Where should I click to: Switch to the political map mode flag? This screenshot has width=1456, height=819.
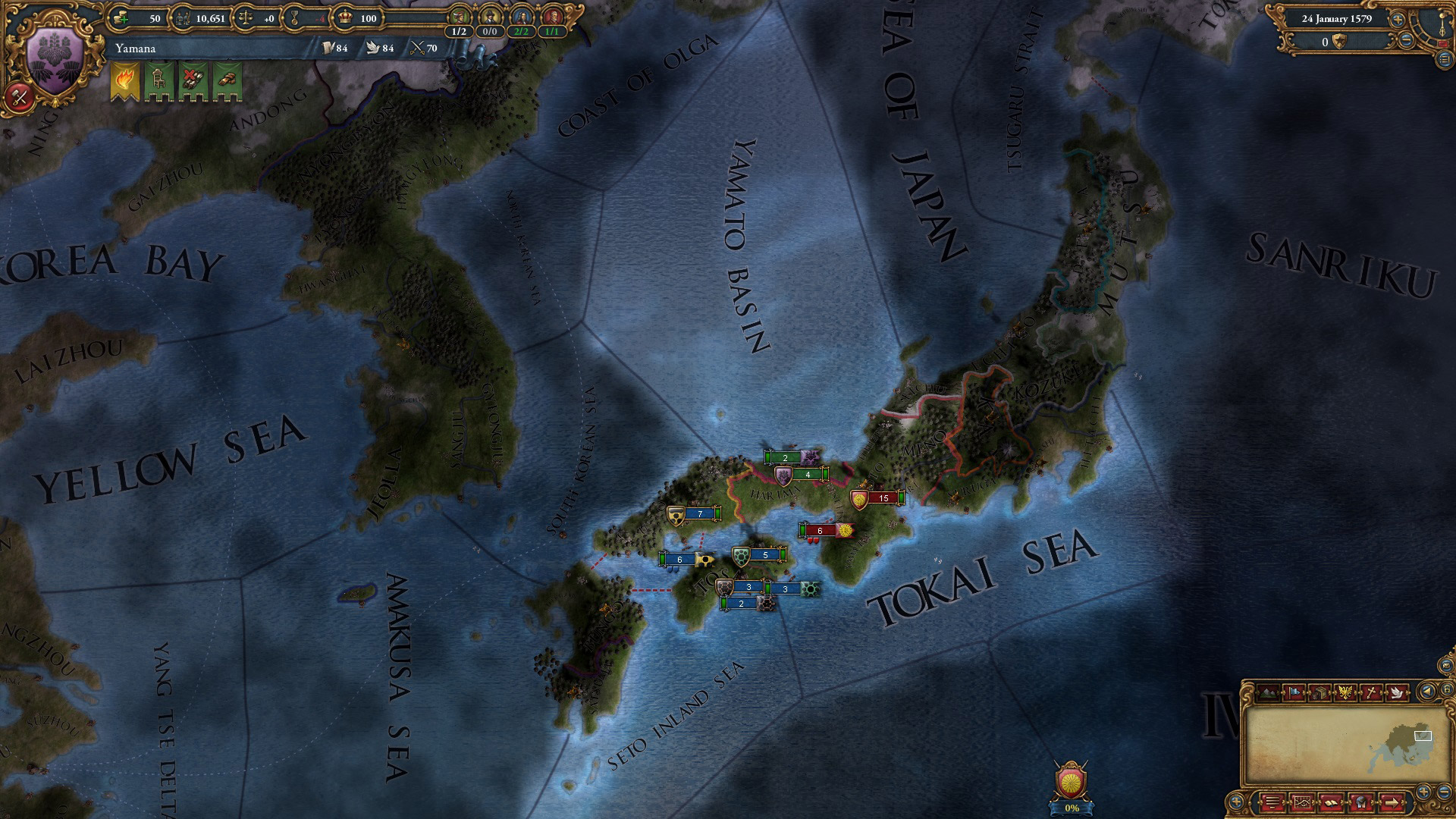coord(1292,692)
